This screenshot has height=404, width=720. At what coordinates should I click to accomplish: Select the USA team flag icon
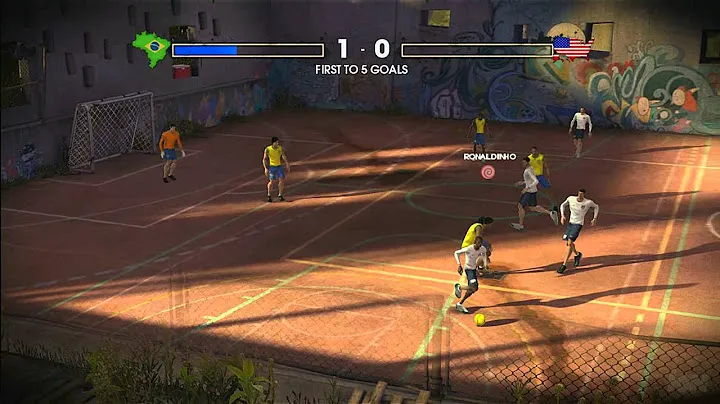tap(572, 47)
